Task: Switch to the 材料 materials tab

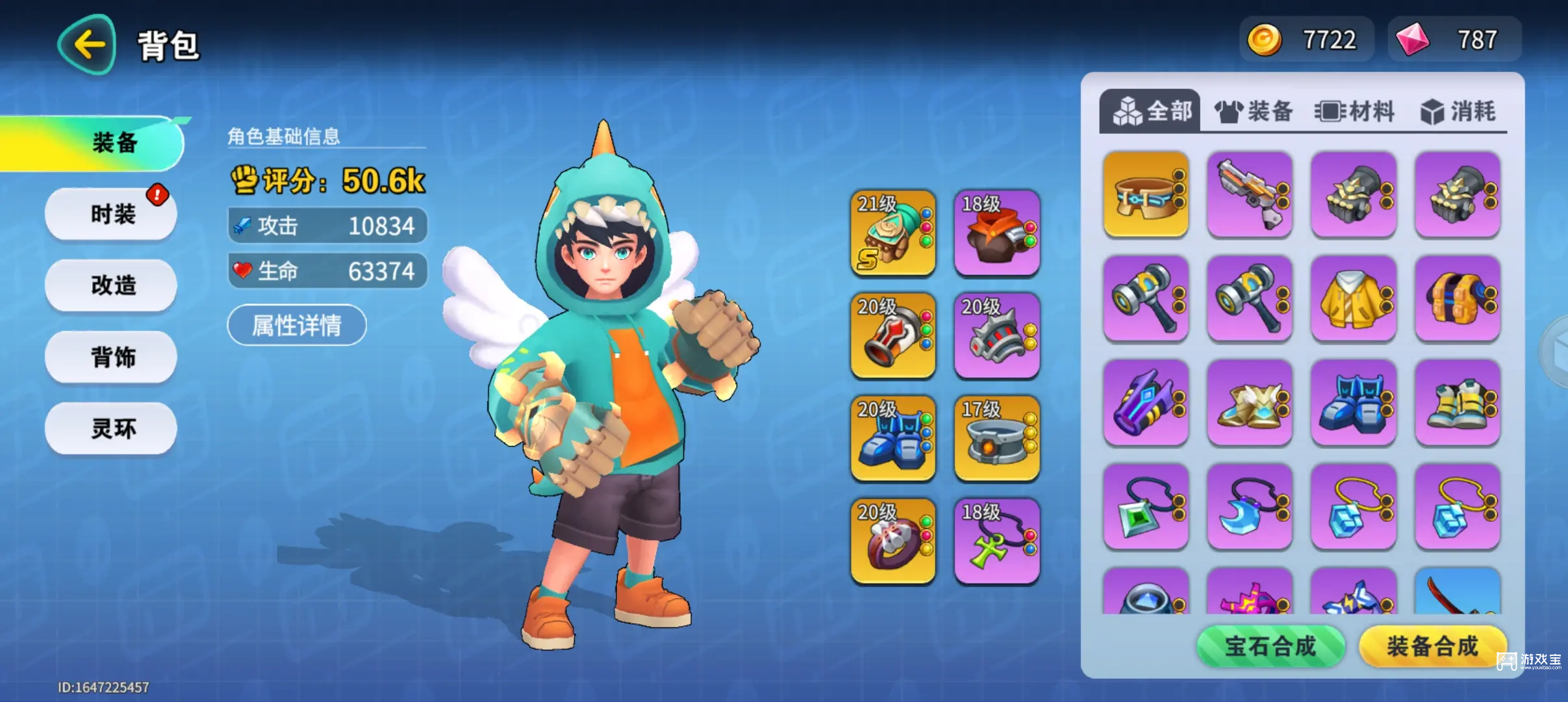Action: pos(1355,112)
